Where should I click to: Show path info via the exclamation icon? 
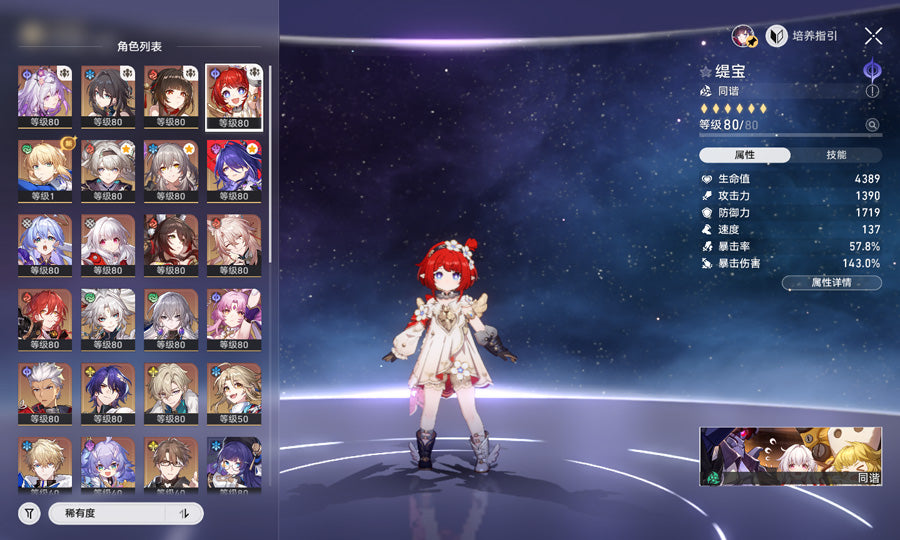point(872,91)
